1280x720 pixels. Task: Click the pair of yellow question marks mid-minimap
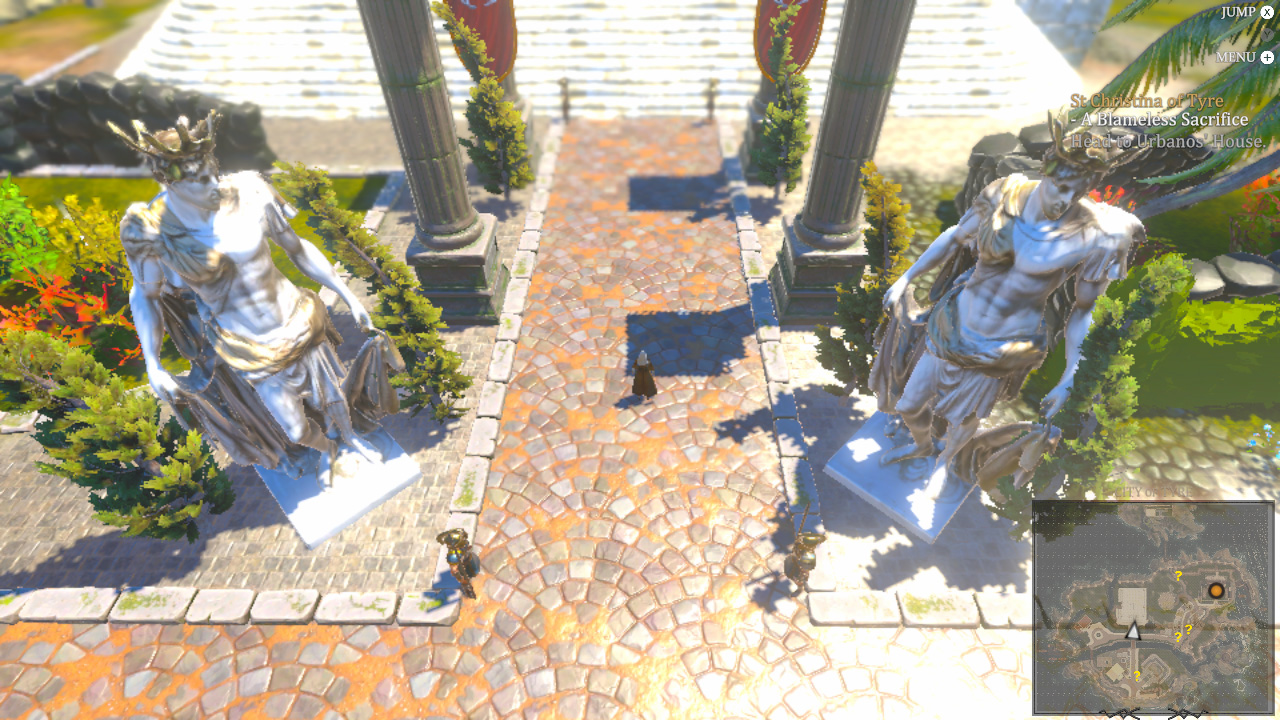1184,631
